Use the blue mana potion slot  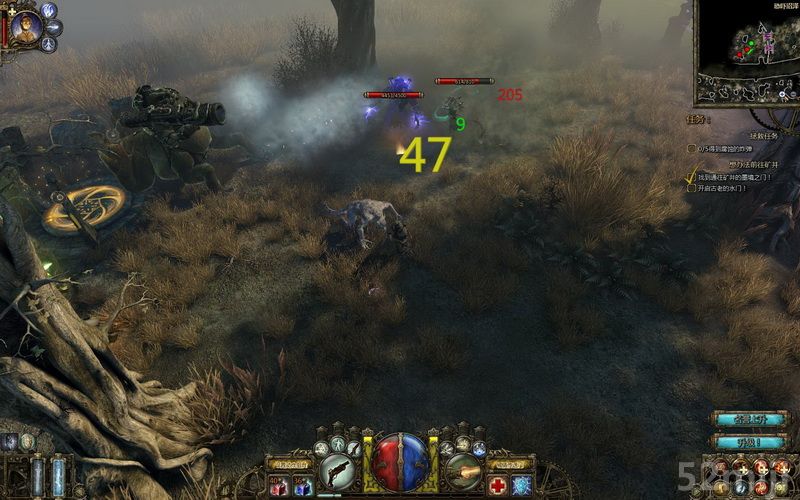303,486
